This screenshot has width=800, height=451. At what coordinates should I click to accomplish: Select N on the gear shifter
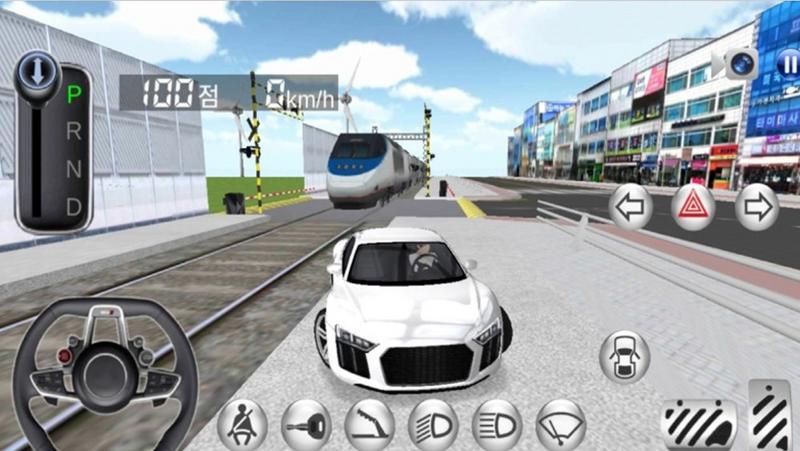click(73, 169)
